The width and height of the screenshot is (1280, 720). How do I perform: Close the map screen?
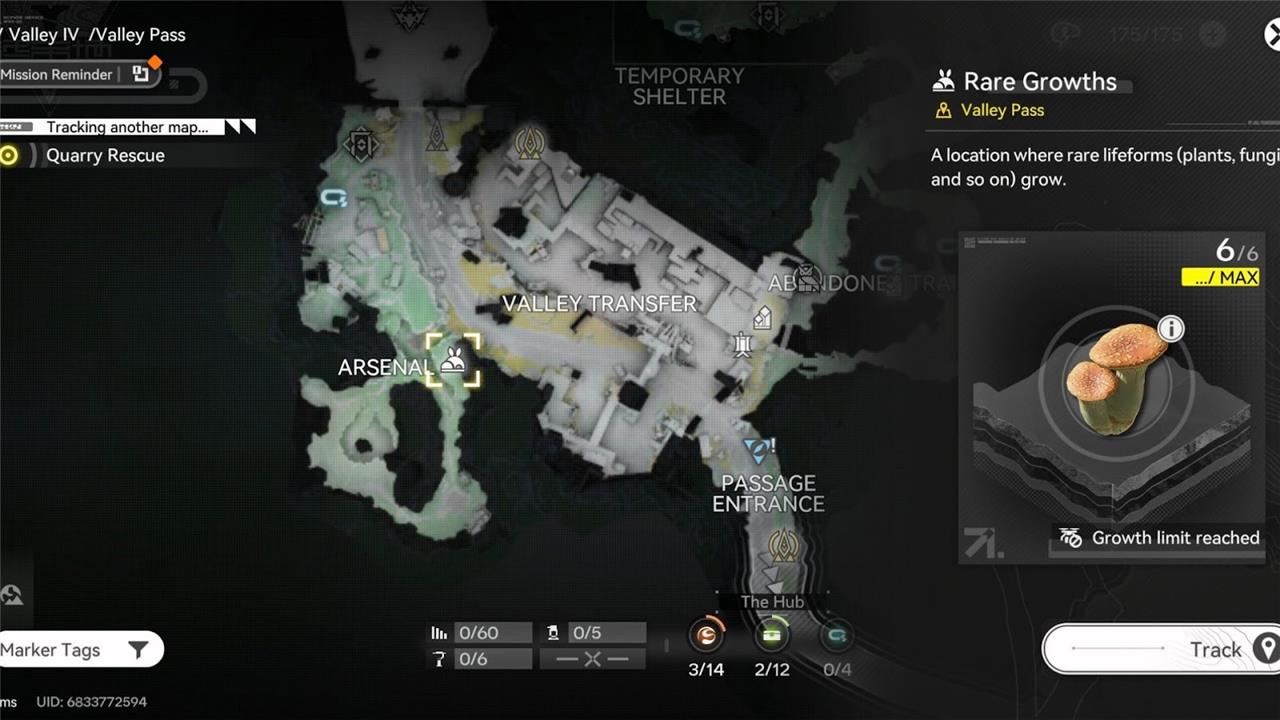(1272, 36)
